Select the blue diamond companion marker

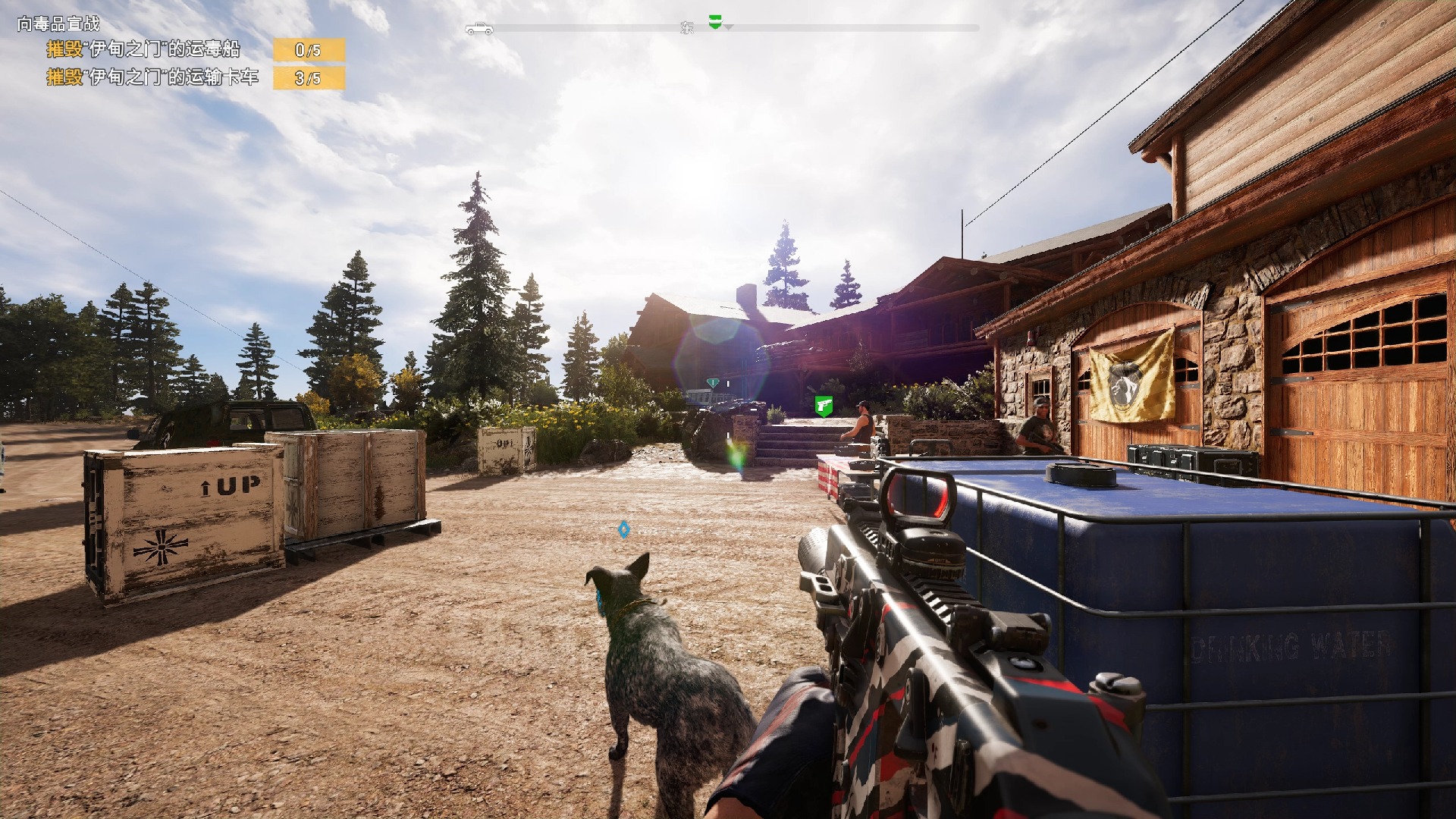pyautogui.click(x=623, y=529)
